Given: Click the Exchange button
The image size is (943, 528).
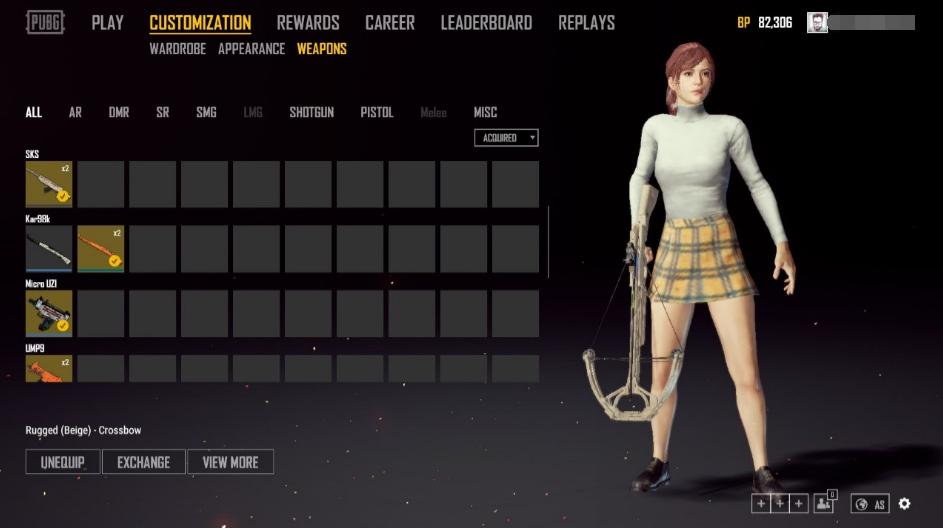Looking at the screenshot, I should [144, 462].
